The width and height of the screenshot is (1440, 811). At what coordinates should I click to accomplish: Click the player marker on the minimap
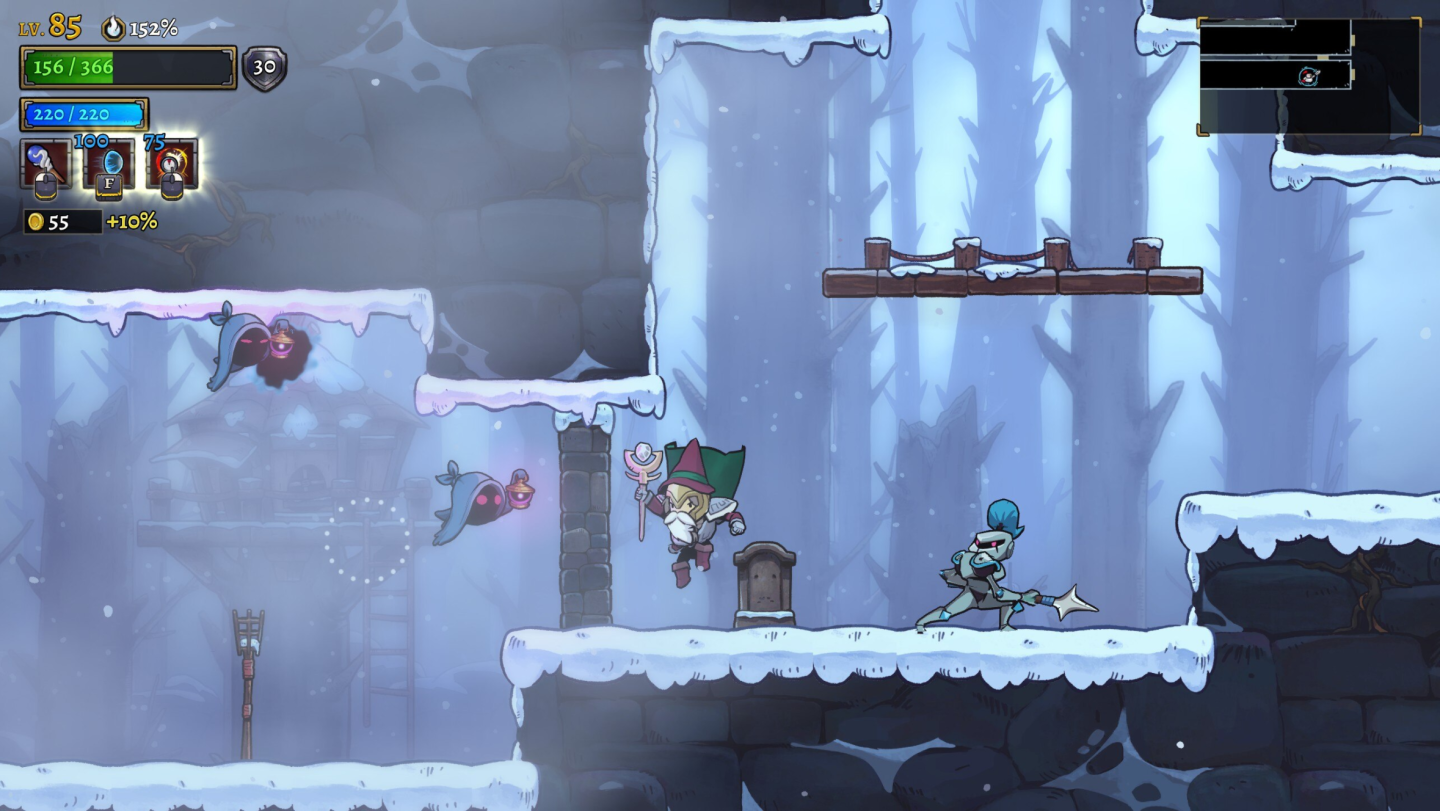tap(1308, 76)
